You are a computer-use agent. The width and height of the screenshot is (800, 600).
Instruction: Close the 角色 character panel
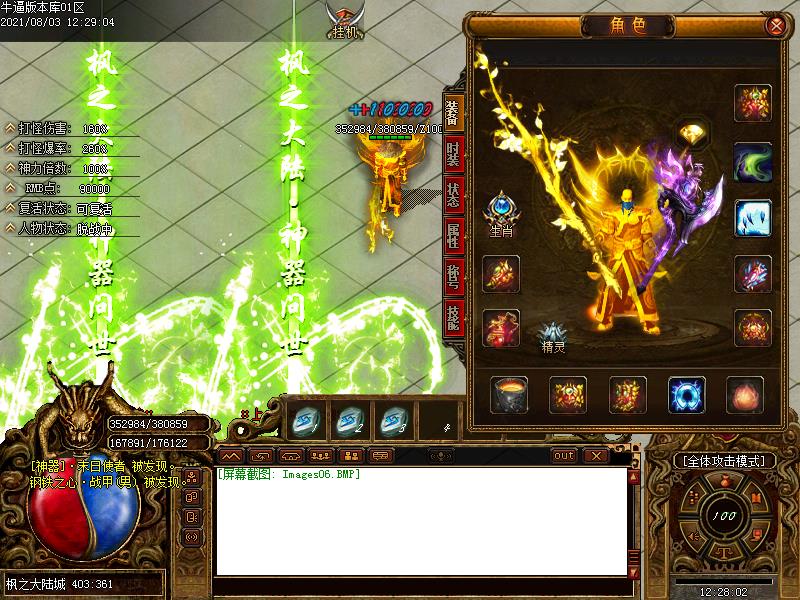click(x=773, y=26)
